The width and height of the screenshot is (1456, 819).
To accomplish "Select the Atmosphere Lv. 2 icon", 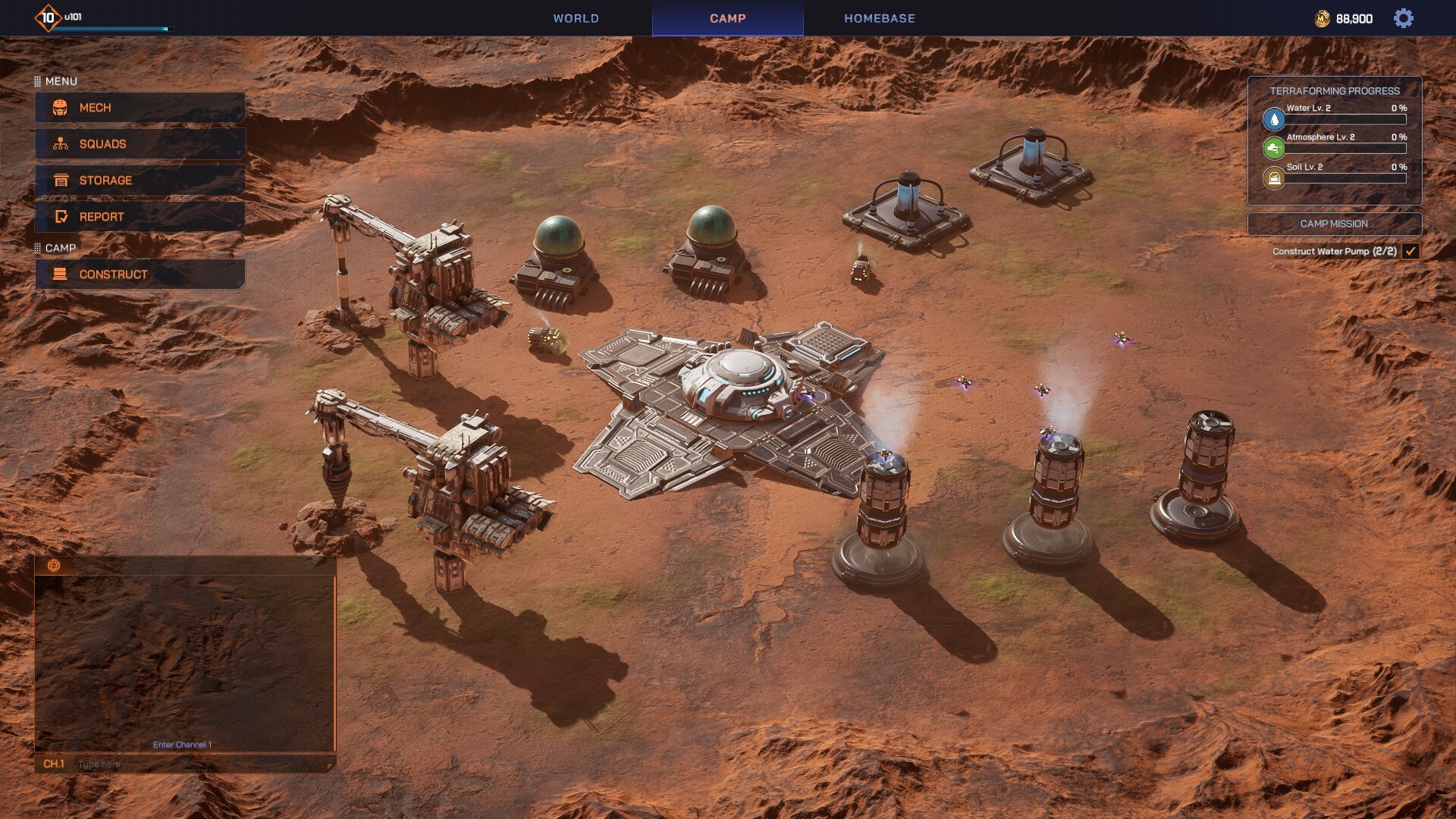I will (x=1274, y=148).
